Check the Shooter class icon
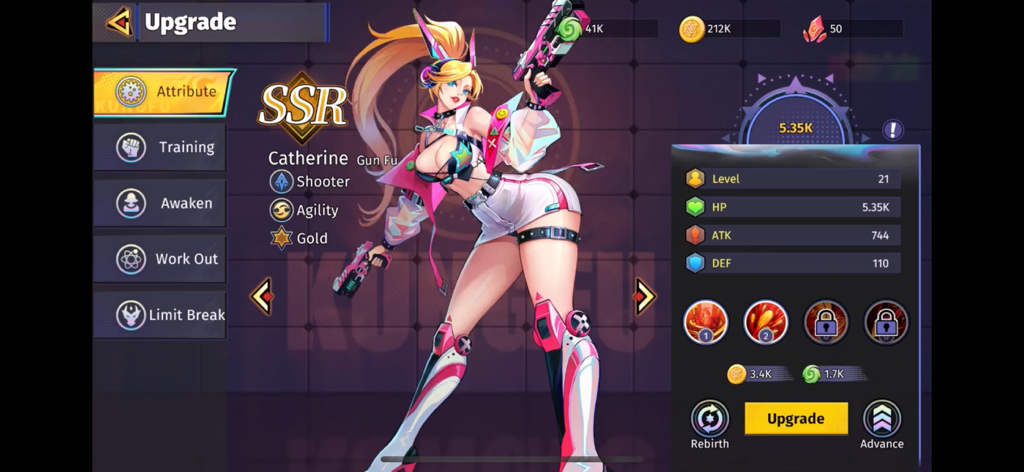Image resolution: width=1024 pixels, height=472 pixels. pyautogui.click(x=281, y=181)
